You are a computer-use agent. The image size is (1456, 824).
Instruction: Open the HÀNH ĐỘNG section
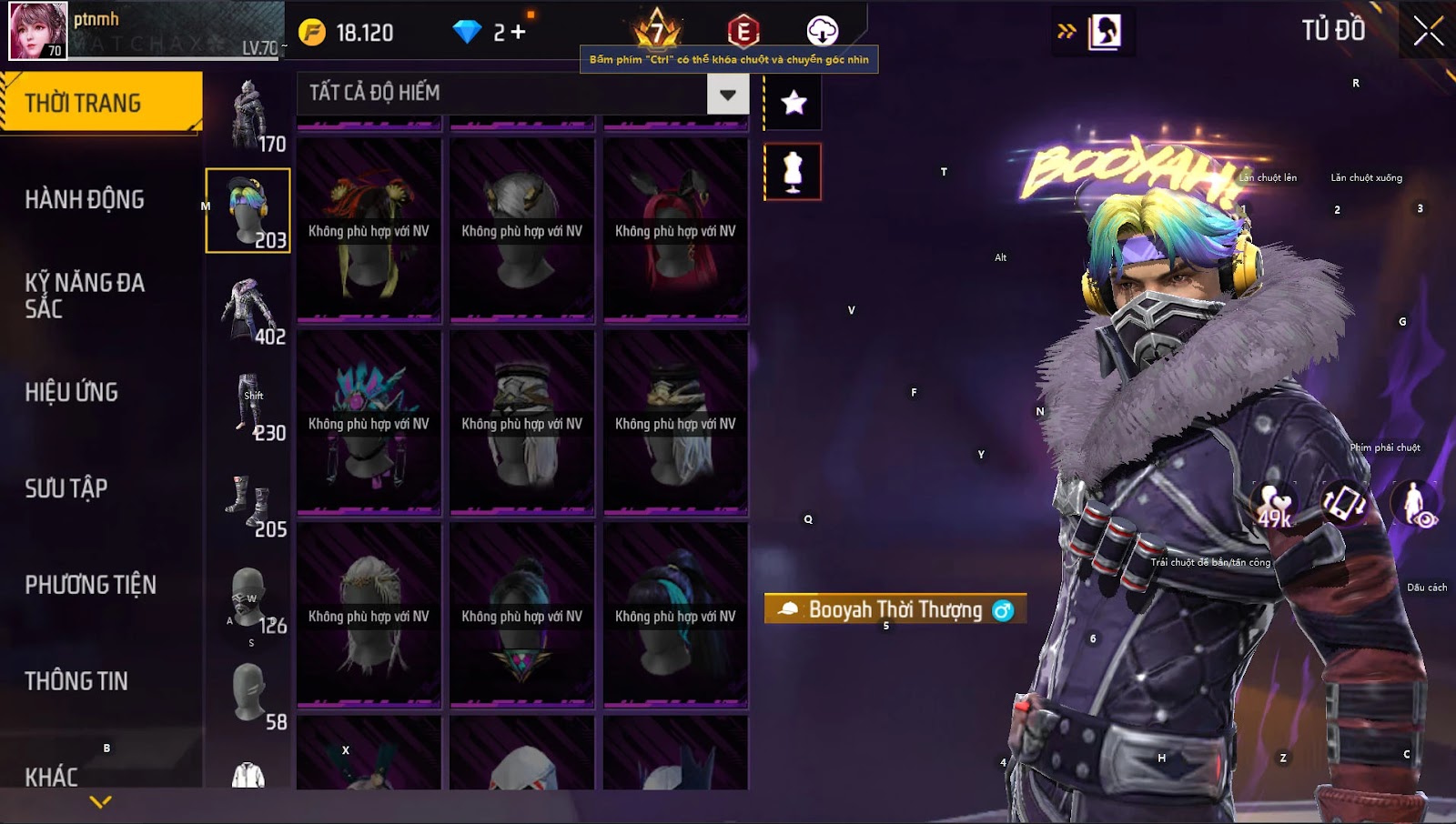[85, 199]
